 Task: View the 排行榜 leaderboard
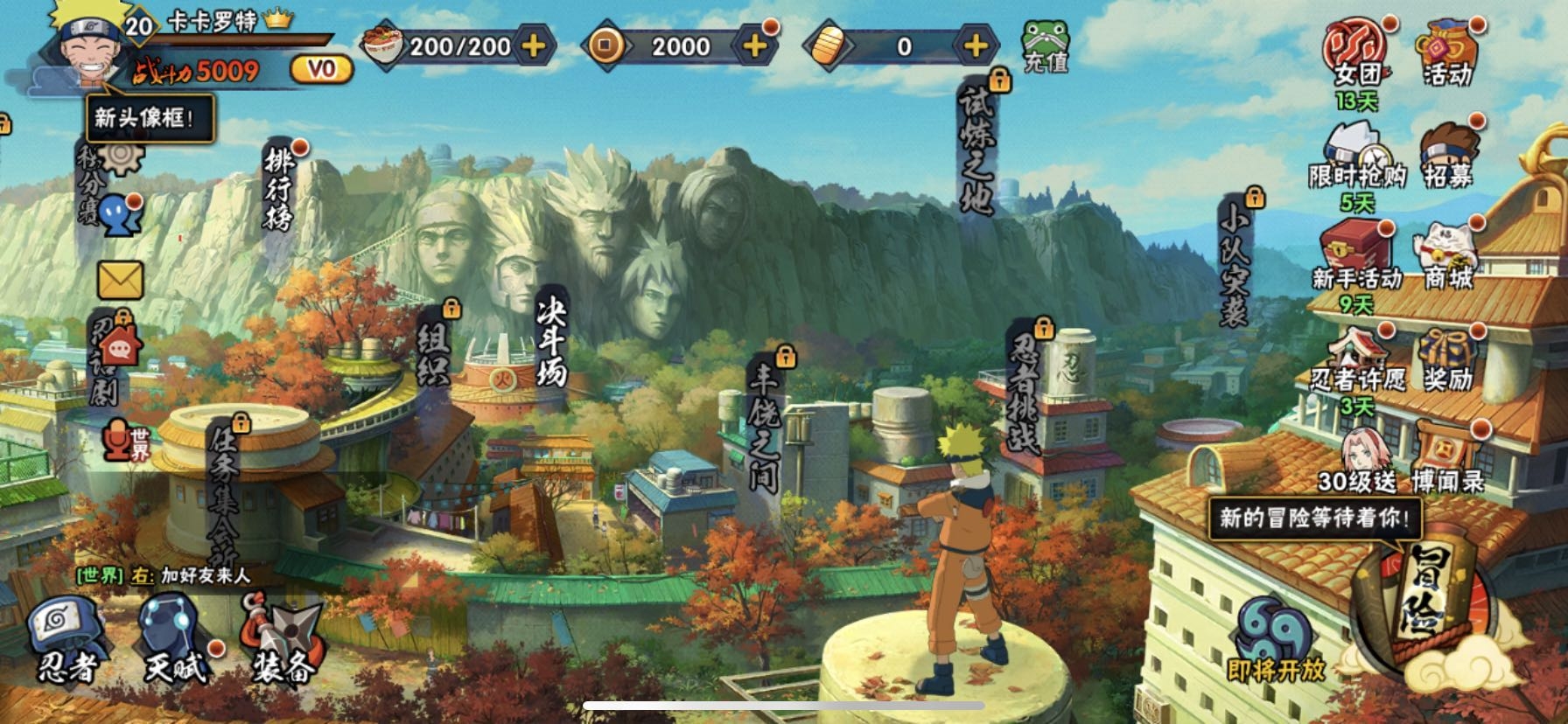(280, 188)
